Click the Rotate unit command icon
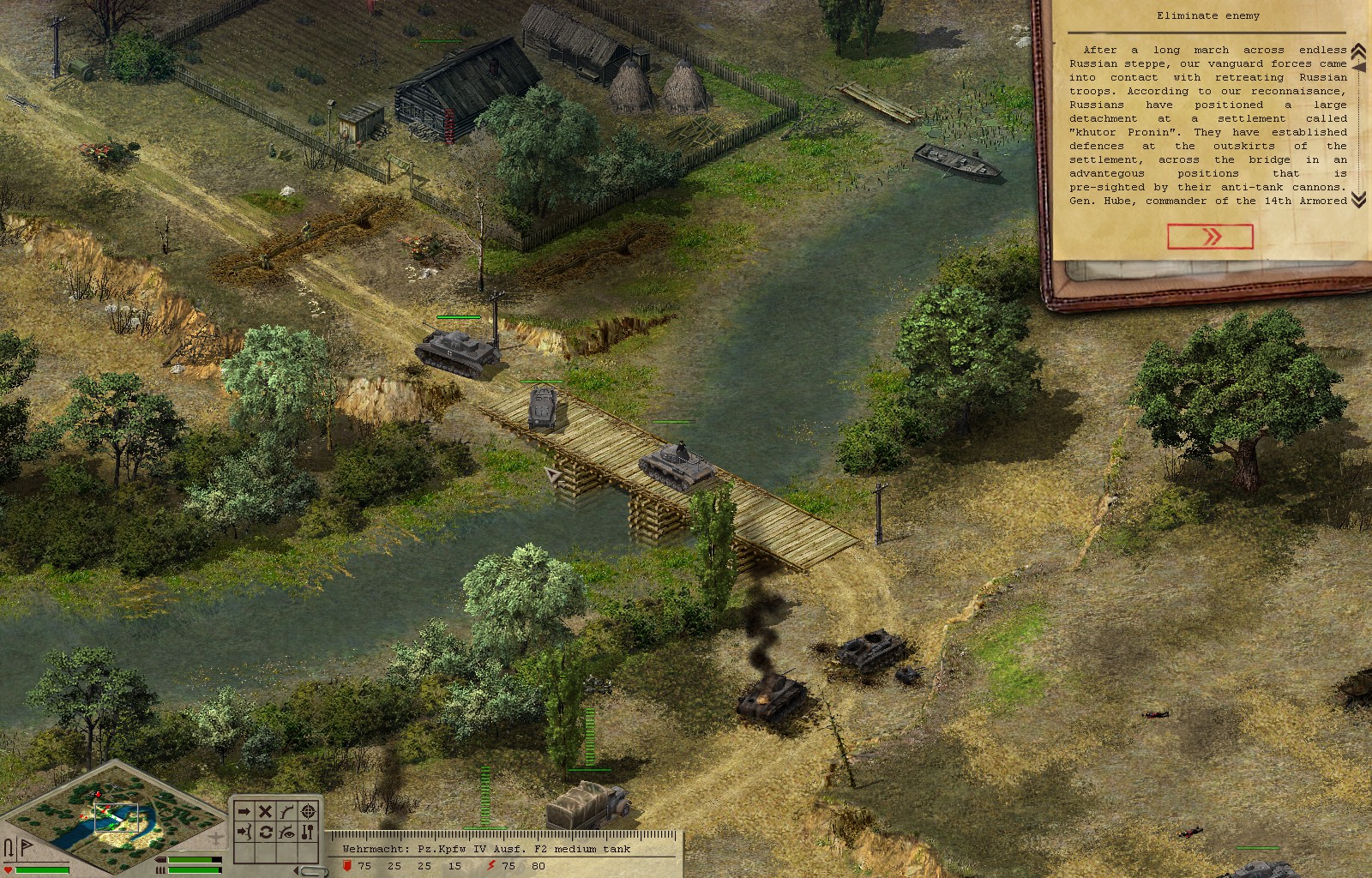 pyautogui.click(x=266, y=832)
